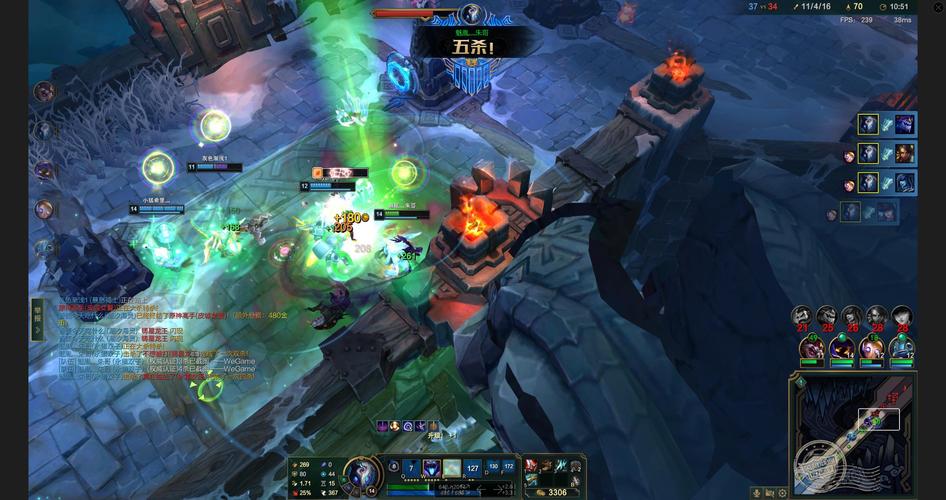The height and width of the screenshot is (500, 946).
Task: Open the shop via gold counter 3306
Action: pyautogui.click(x=551, y=491)
